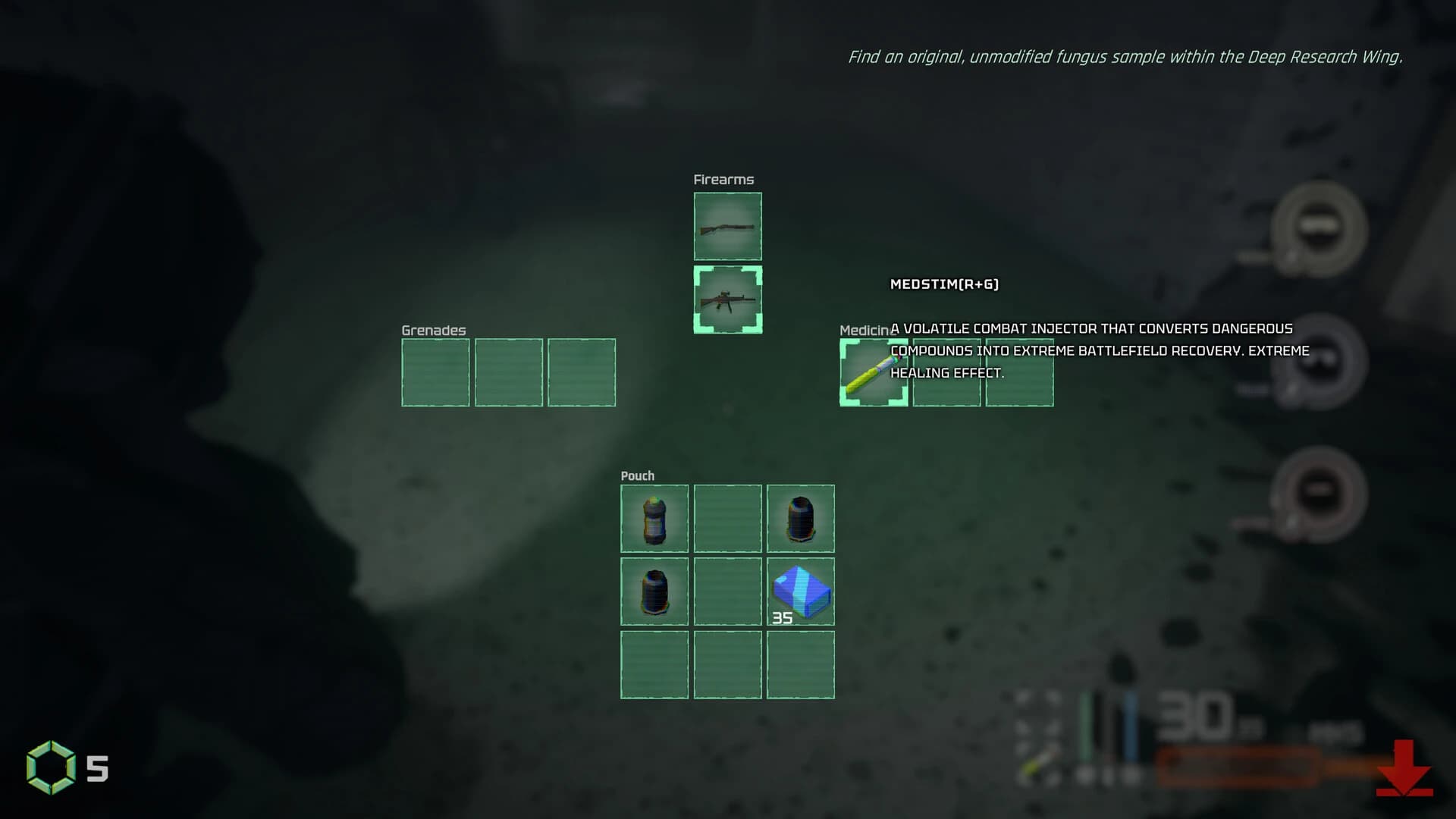Click the blue ammo box with stack of 35

[x=800, y=591]
